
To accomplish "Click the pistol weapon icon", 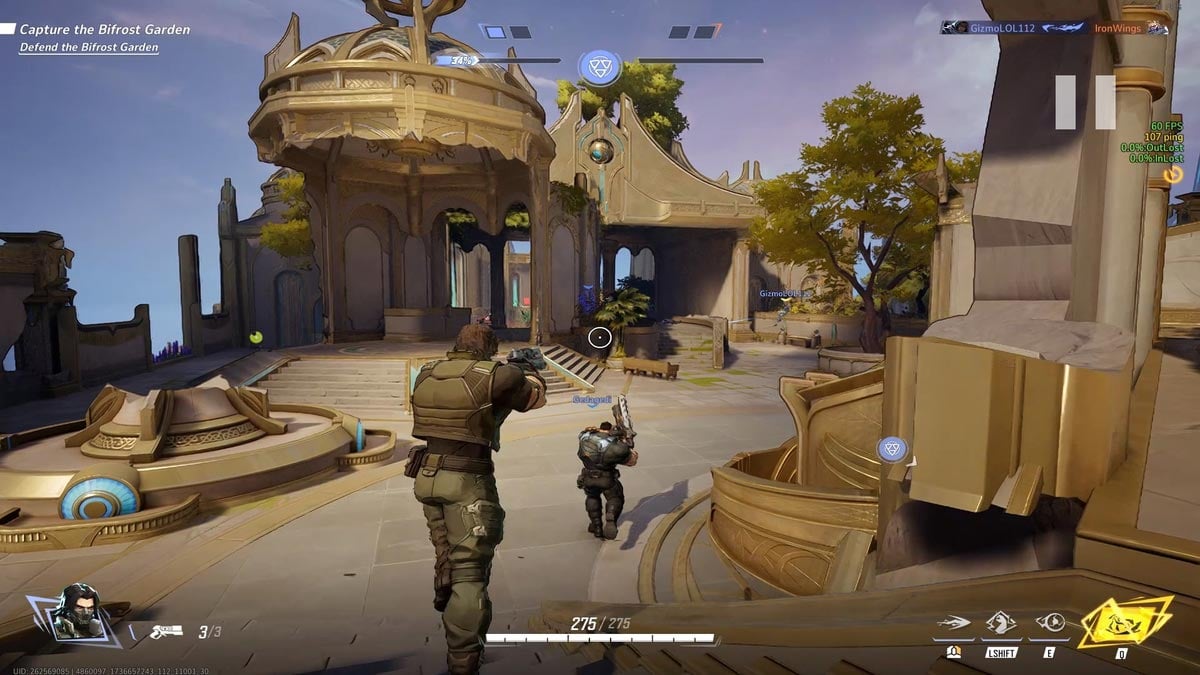I will [165, 631].
